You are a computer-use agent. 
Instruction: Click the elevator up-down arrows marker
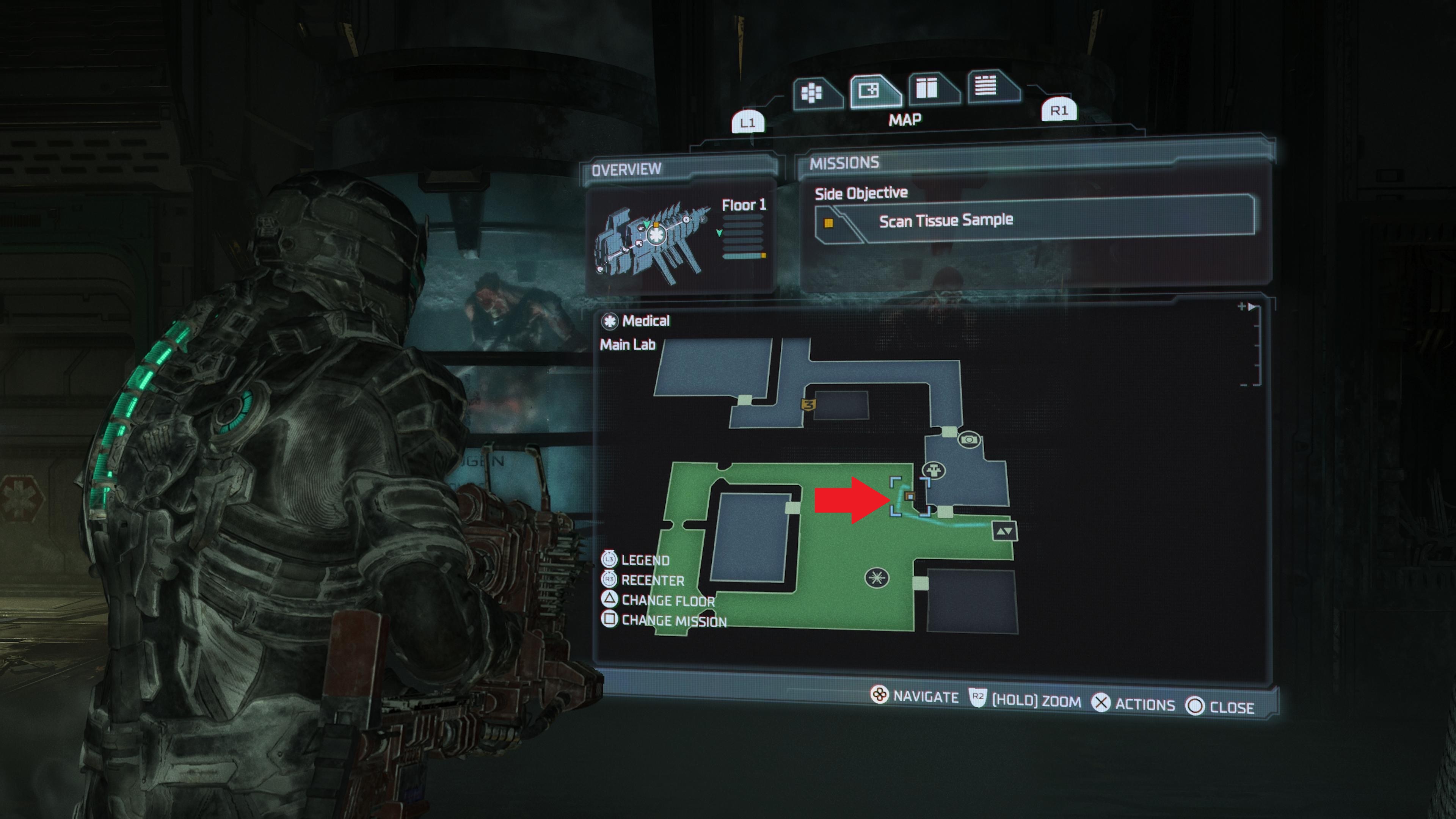click(1004, 531)
